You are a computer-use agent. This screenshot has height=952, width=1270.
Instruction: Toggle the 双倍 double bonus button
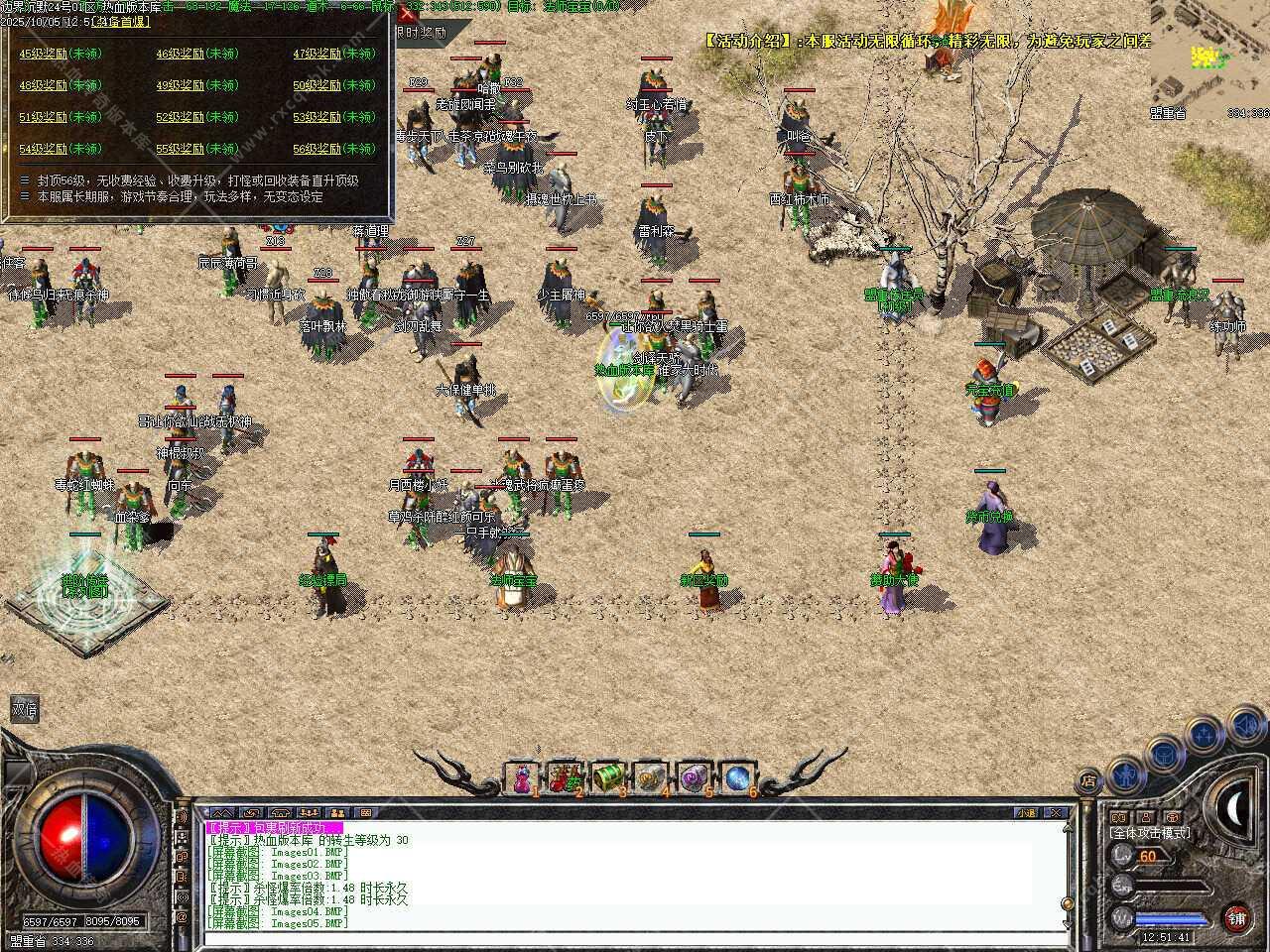[24, 709]
